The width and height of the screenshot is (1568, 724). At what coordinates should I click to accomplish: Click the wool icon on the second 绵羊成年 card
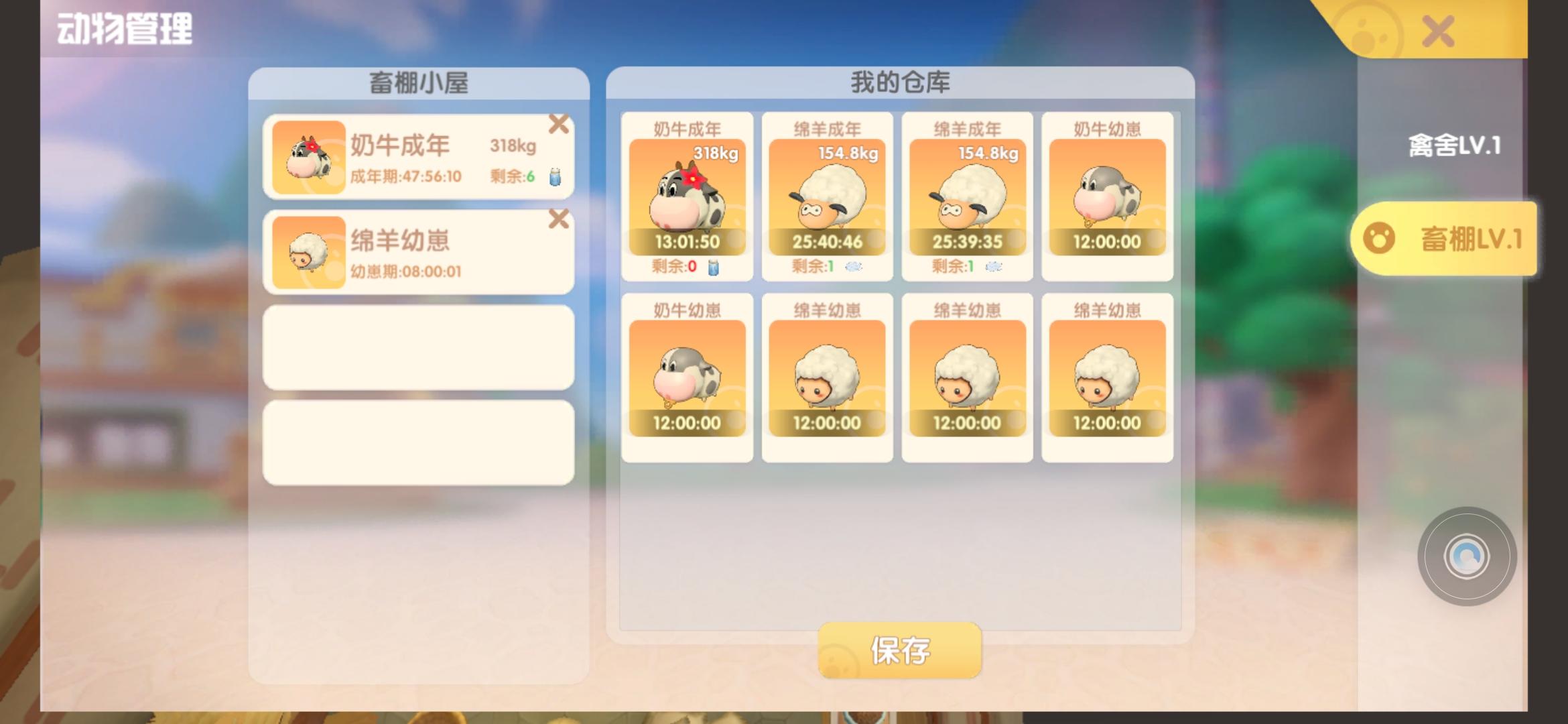pos(994,267)
